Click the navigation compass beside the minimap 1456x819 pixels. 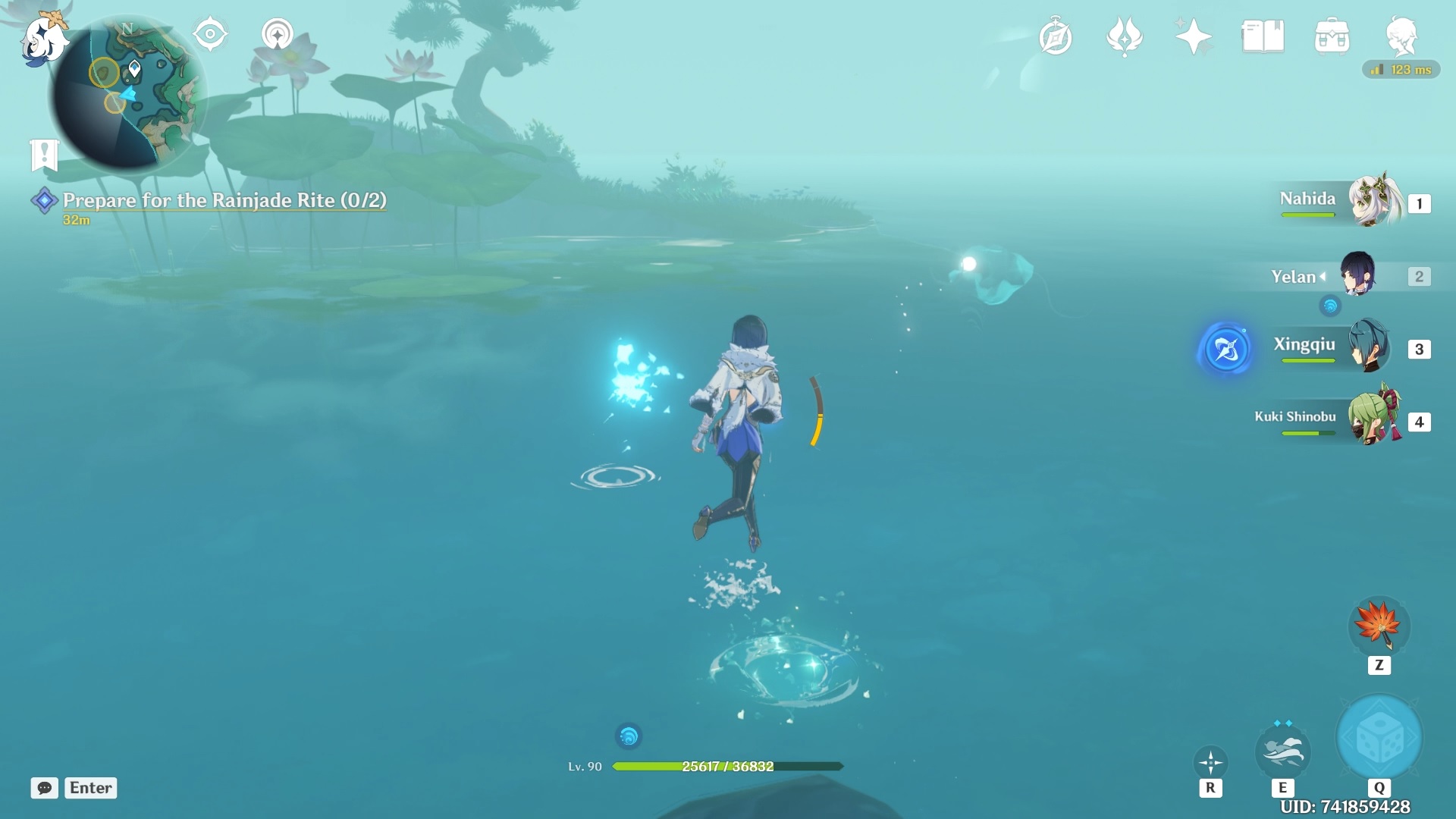pos(210,33)
